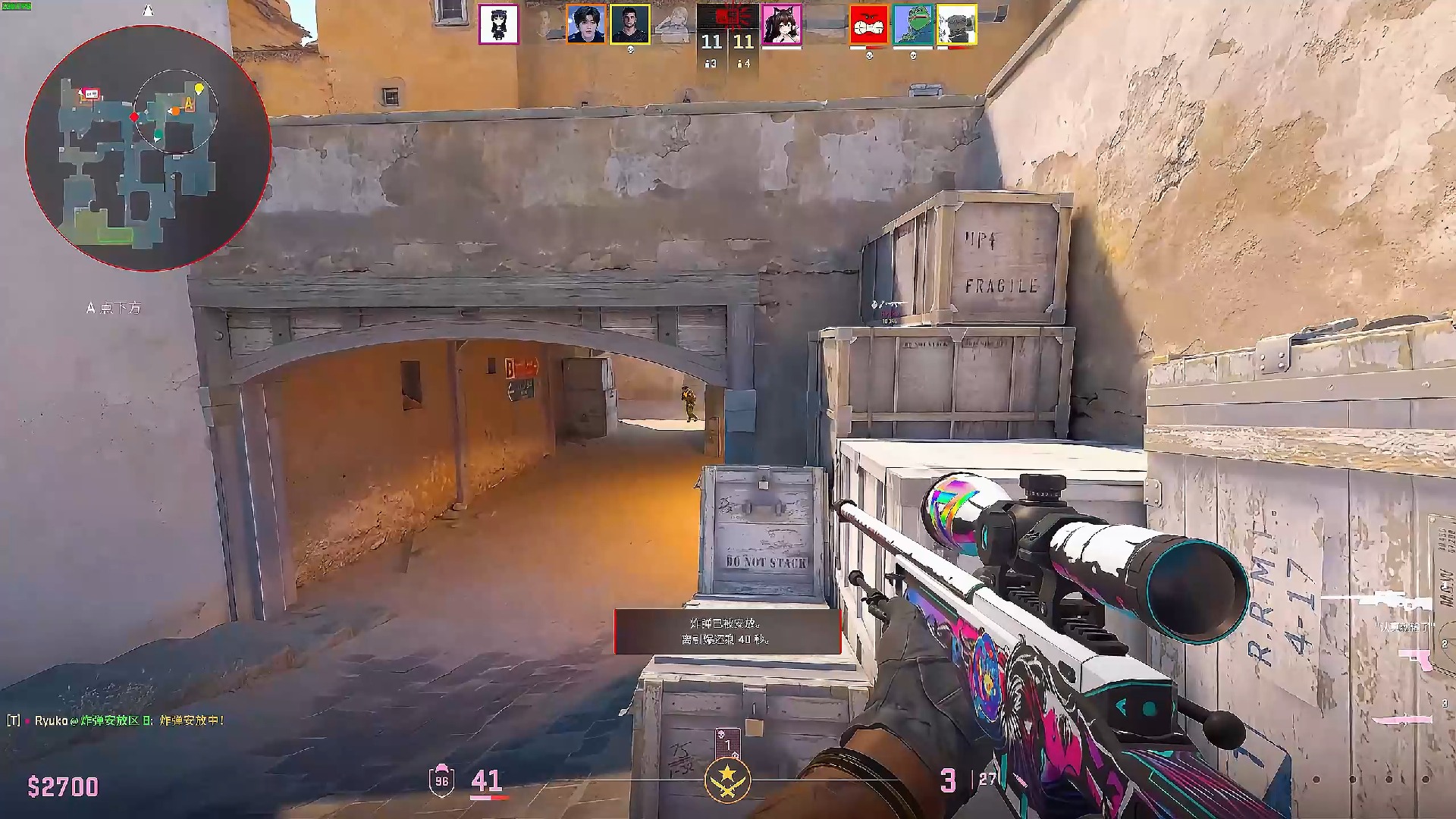
Task: Select the CT score showing 11
Action: [710, 42]
